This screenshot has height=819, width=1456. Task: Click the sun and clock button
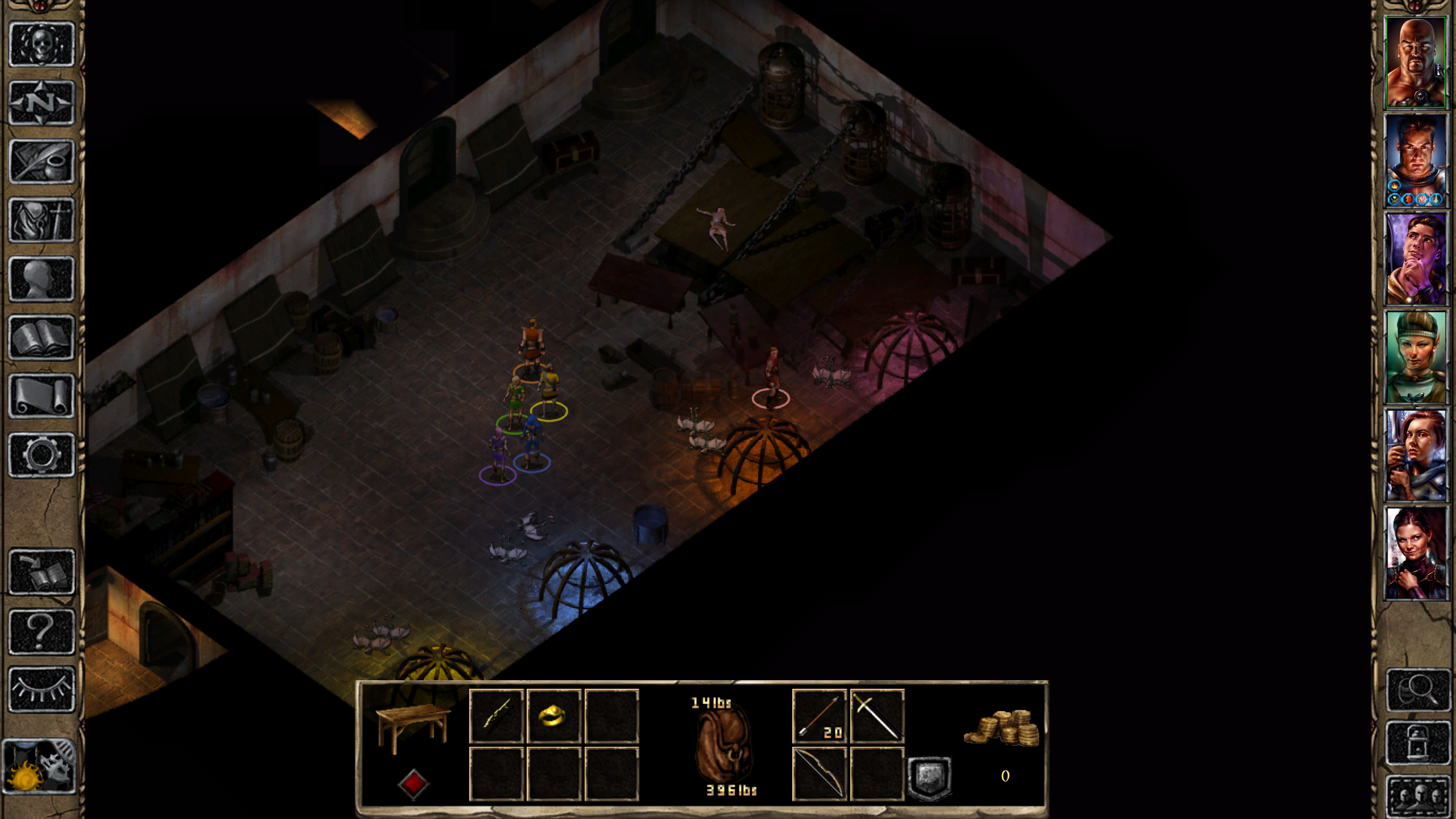click(39, 766)
